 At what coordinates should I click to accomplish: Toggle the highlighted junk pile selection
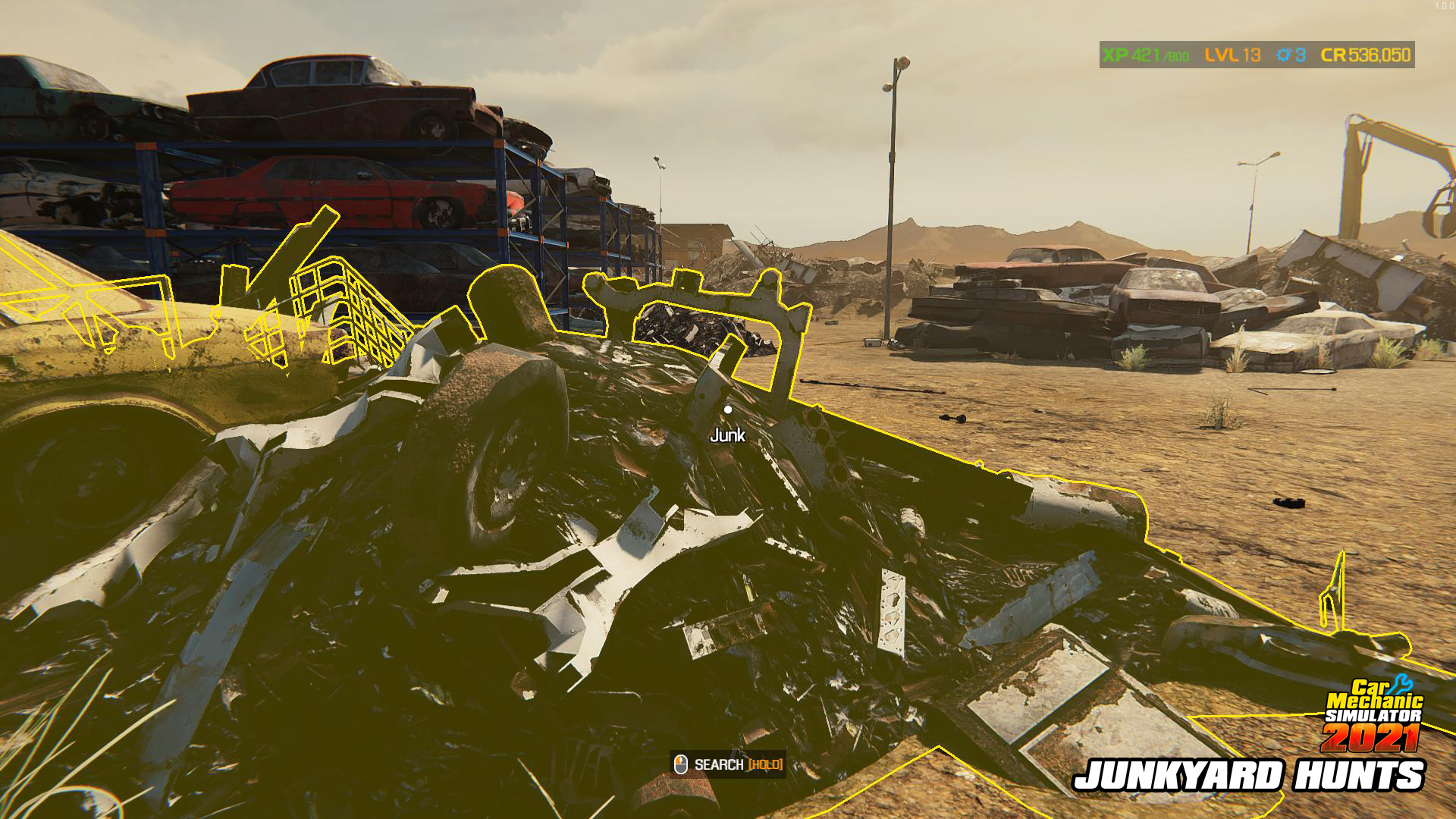coord(607,531)
